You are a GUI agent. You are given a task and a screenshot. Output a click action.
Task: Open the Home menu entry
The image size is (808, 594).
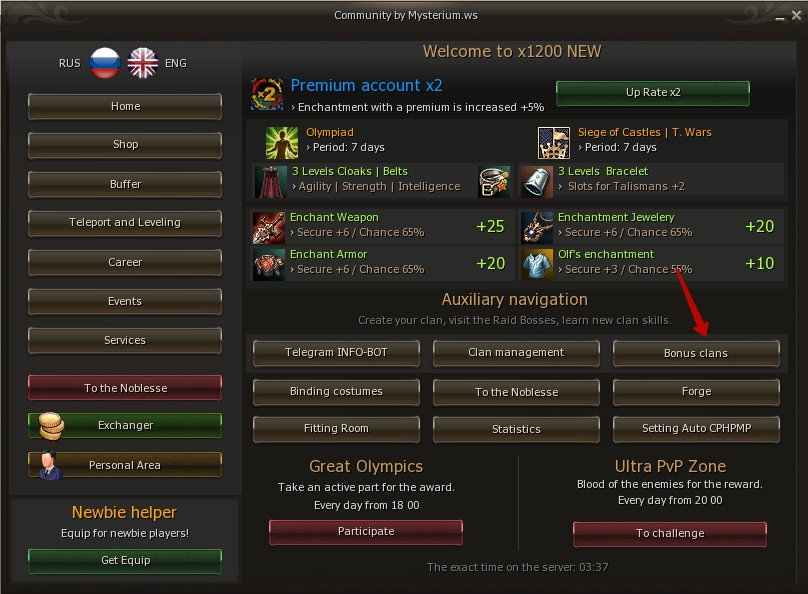125,106
